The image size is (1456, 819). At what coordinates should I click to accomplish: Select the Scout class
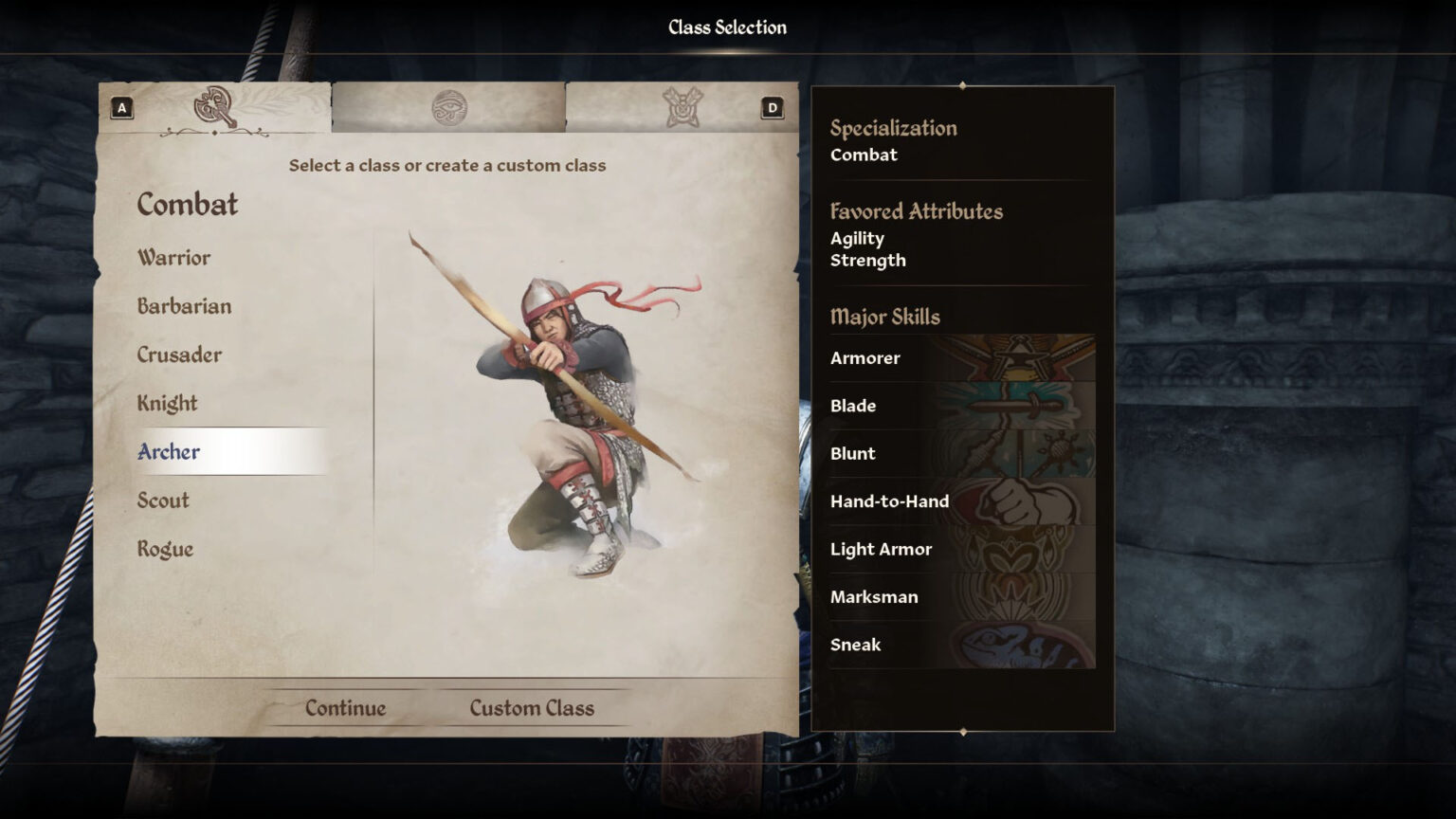pyautogui.click(x=161, y=500)
